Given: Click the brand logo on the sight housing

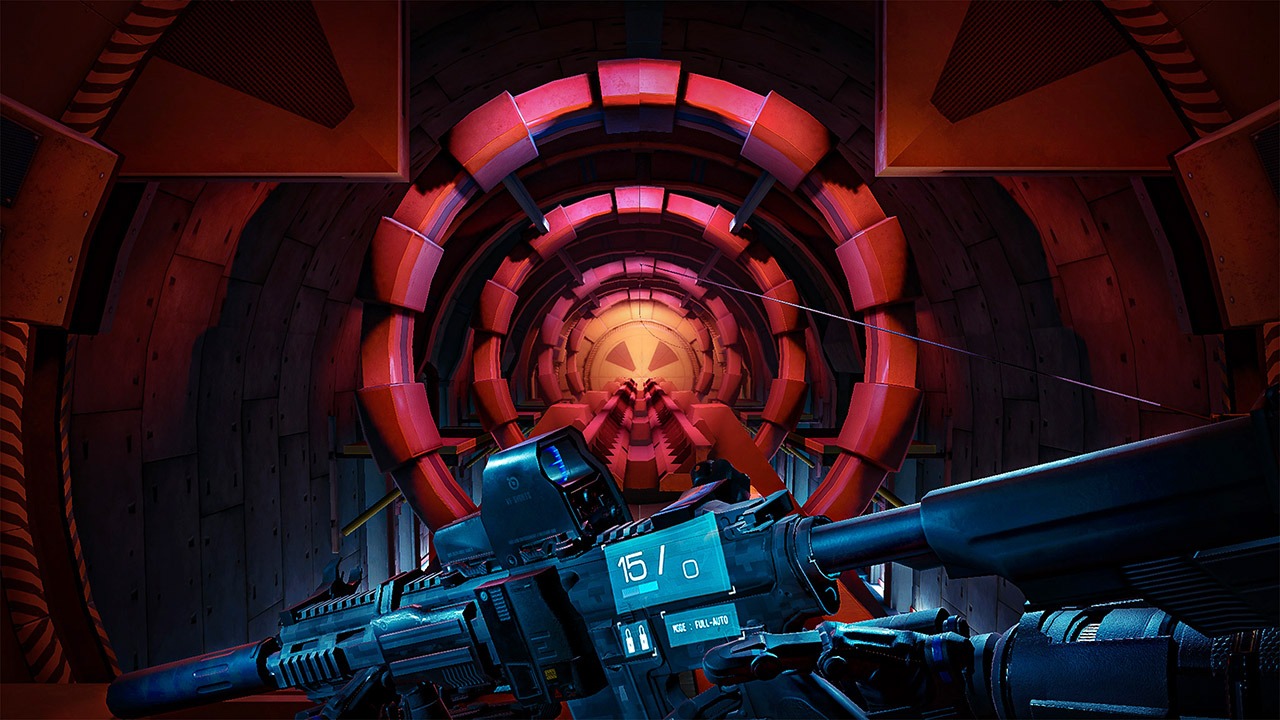Looking at the screenshot, I should click(x=514, y=483).
